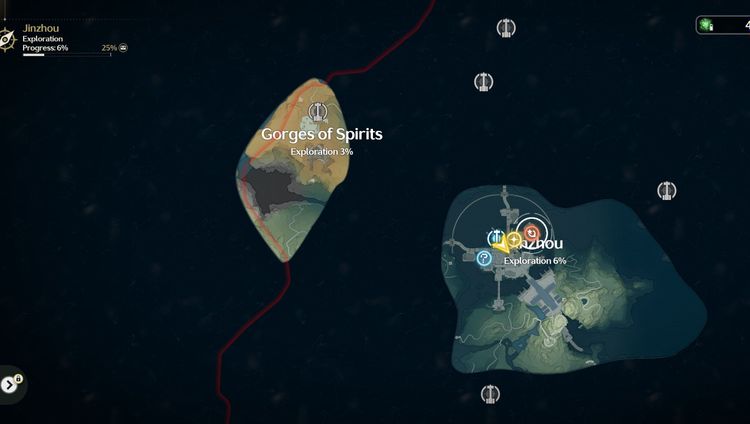This screenshot has width=750, height=424.
Task: Click the orange circular arrow map marker
Action: pyautogui.click(x=532, y=233)
